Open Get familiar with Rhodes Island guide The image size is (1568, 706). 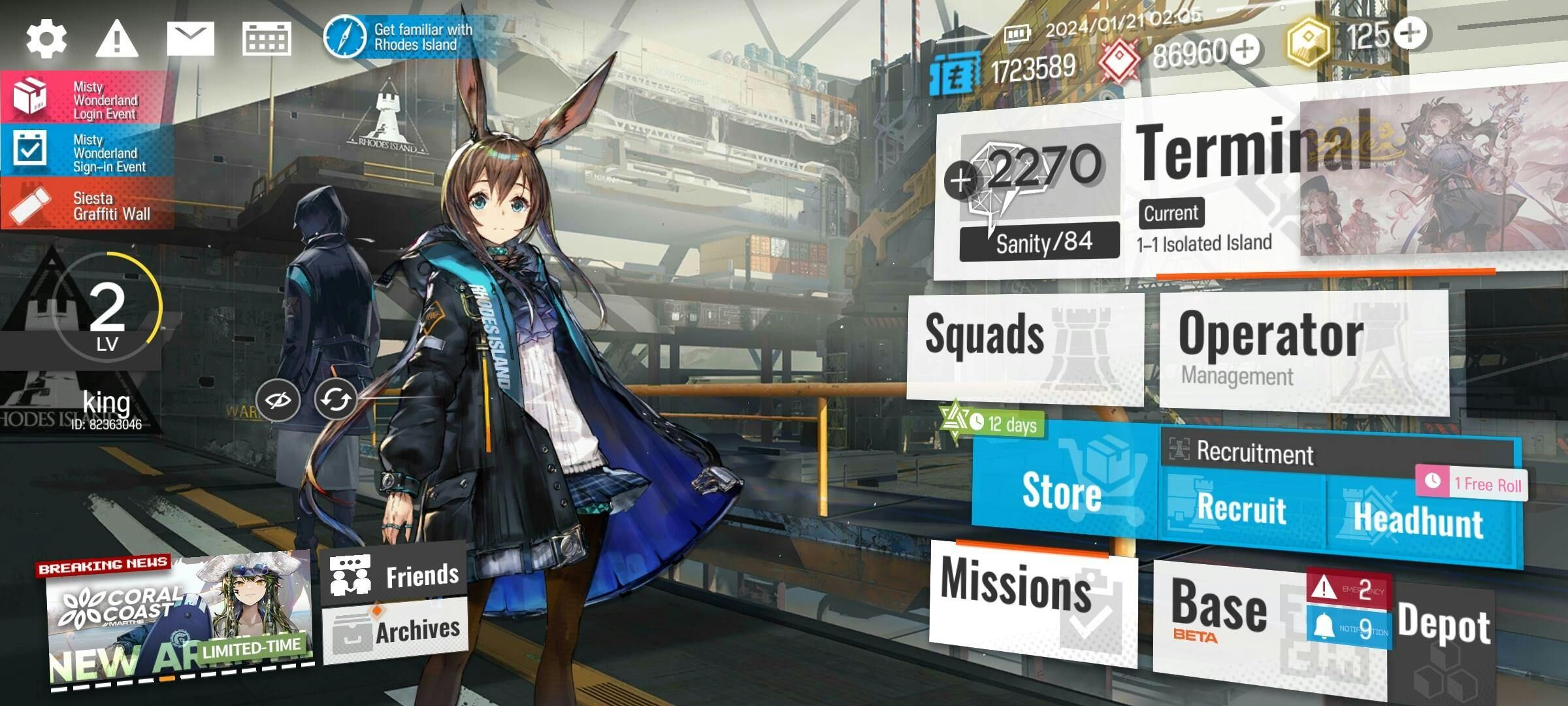(x=400, y=37)
